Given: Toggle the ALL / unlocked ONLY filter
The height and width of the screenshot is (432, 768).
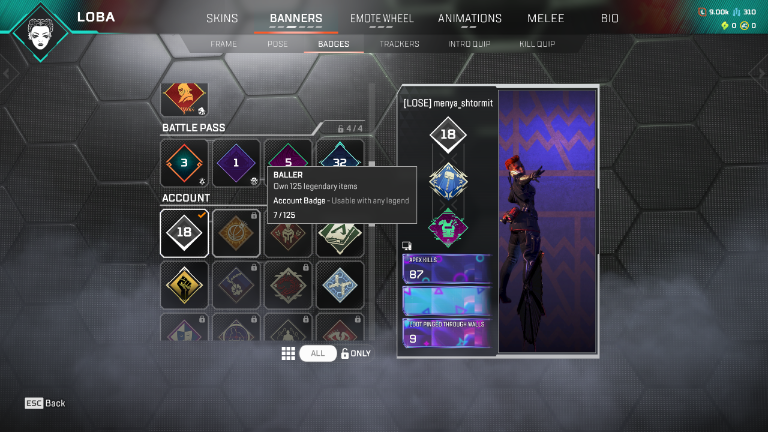Looking at the screenshot, I should click(x=318, y=353).
